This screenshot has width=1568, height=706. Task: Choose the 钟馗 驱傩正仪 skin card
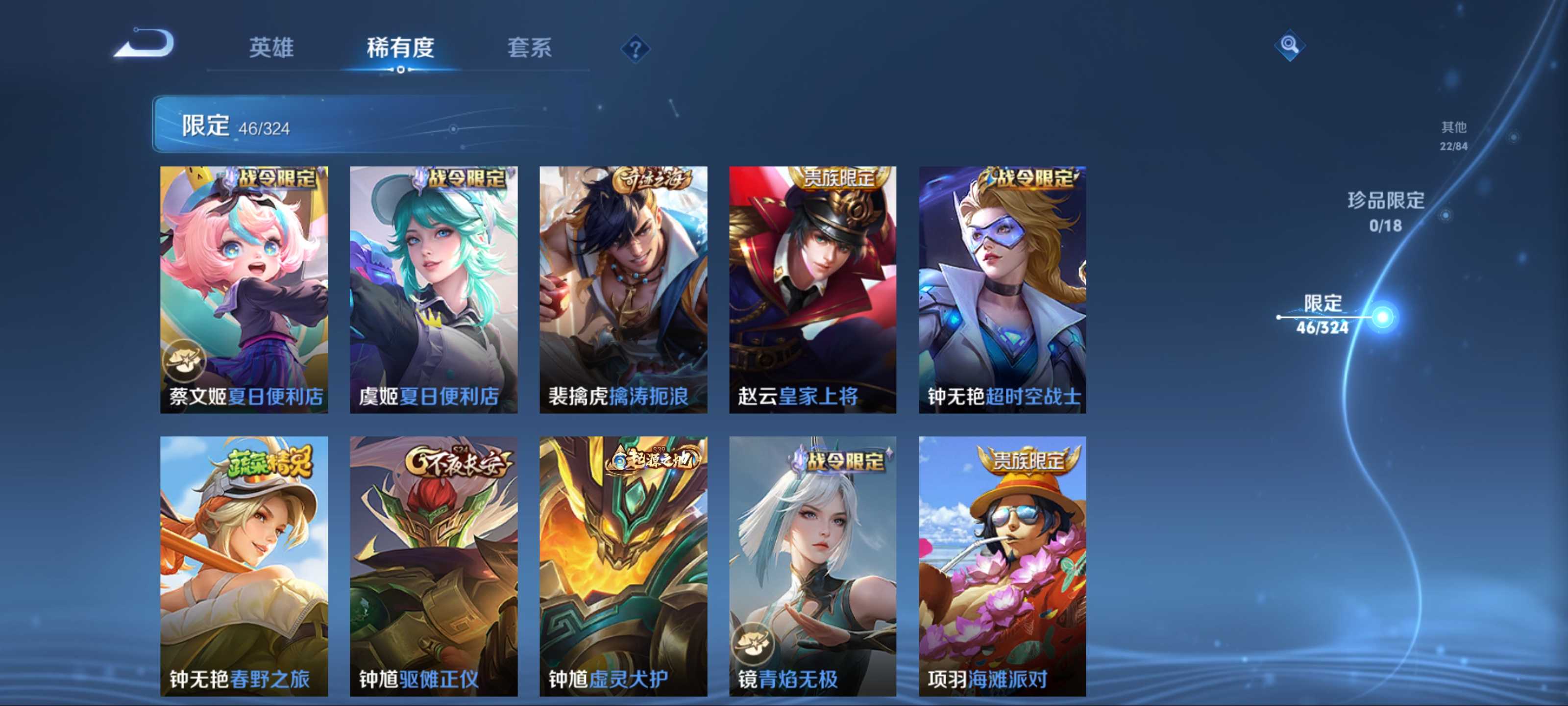[x=433, y=565]
